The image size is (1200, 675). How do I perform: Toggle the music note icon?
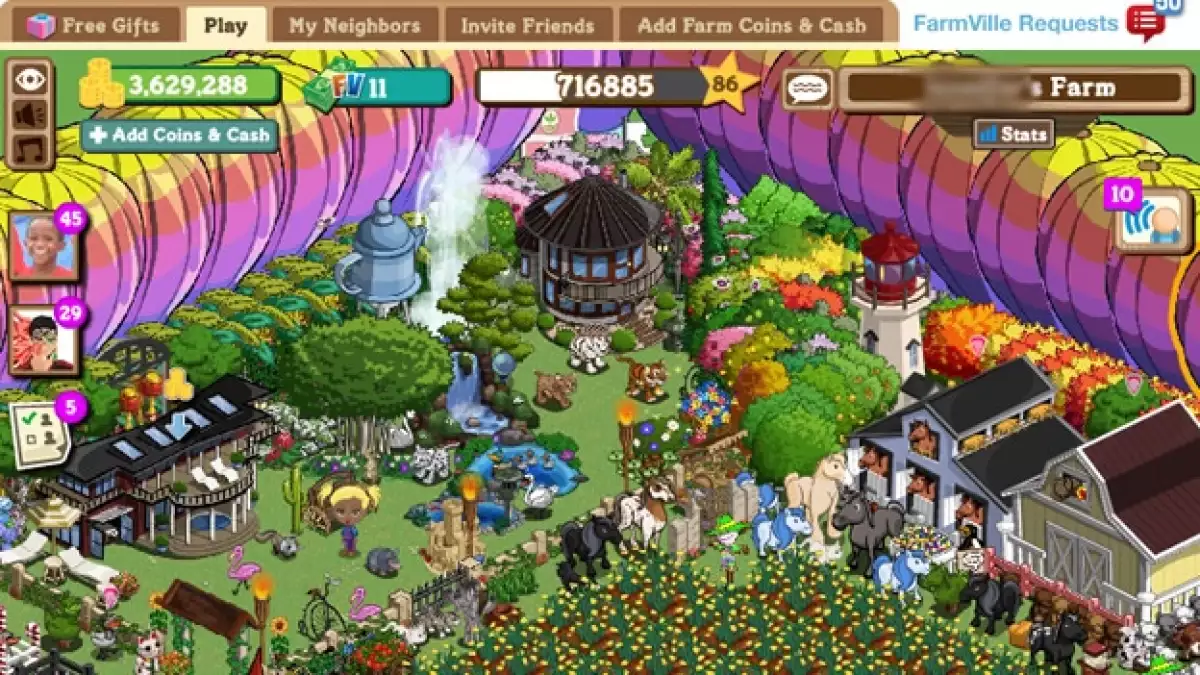click(x=29, y=150)
